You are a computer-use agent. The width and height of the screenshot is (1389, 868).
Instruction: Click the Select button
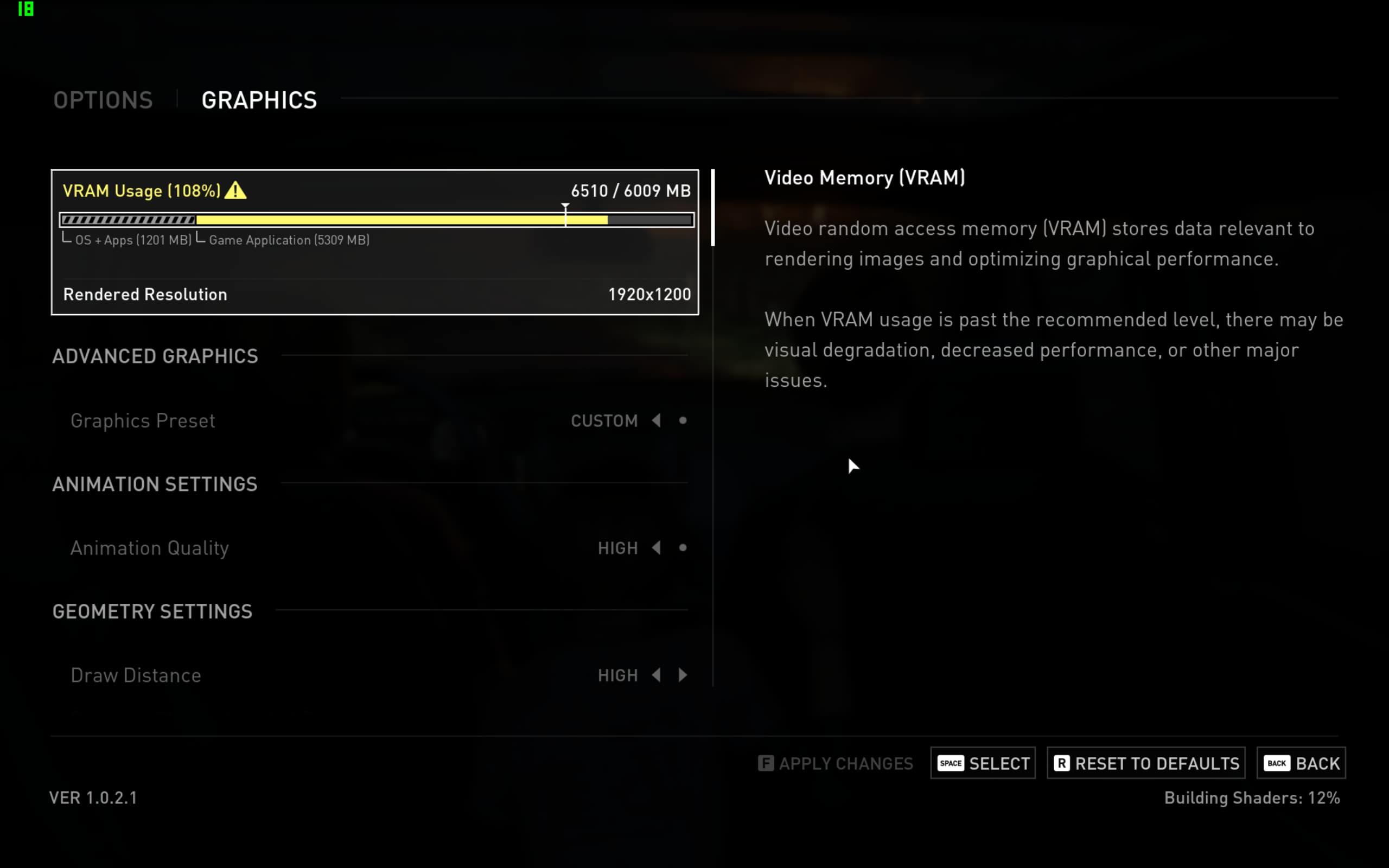coord(983,763)
